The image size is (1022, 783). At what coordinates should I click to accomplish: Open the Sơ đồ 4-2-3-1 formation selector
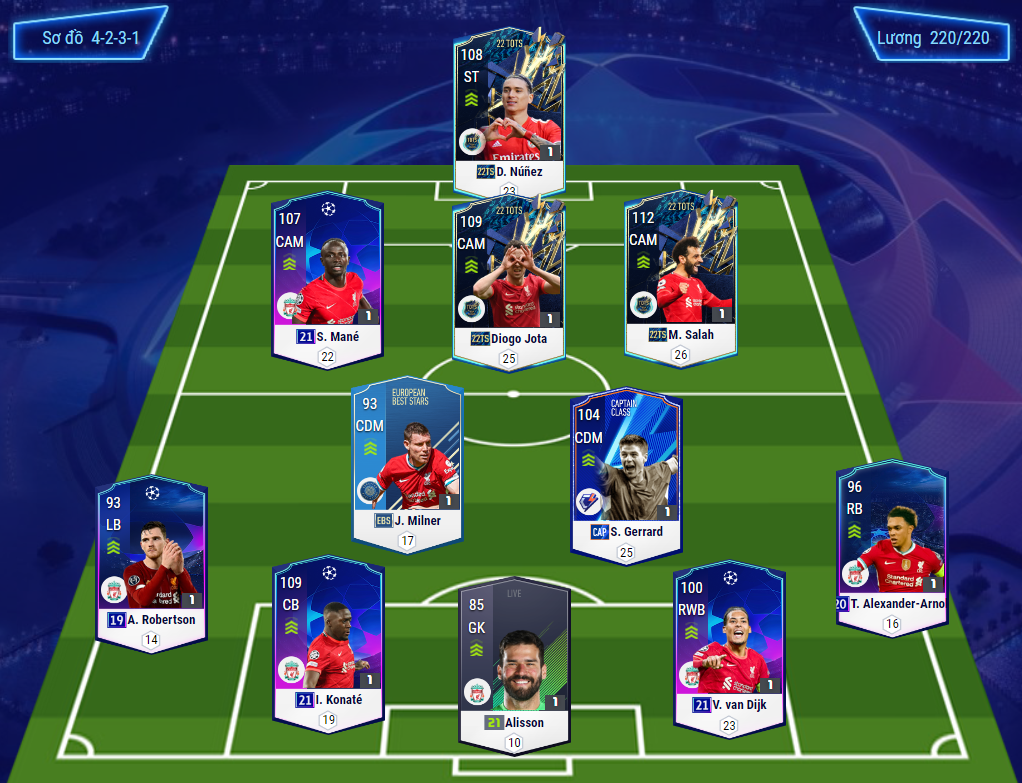coord(90,38)
